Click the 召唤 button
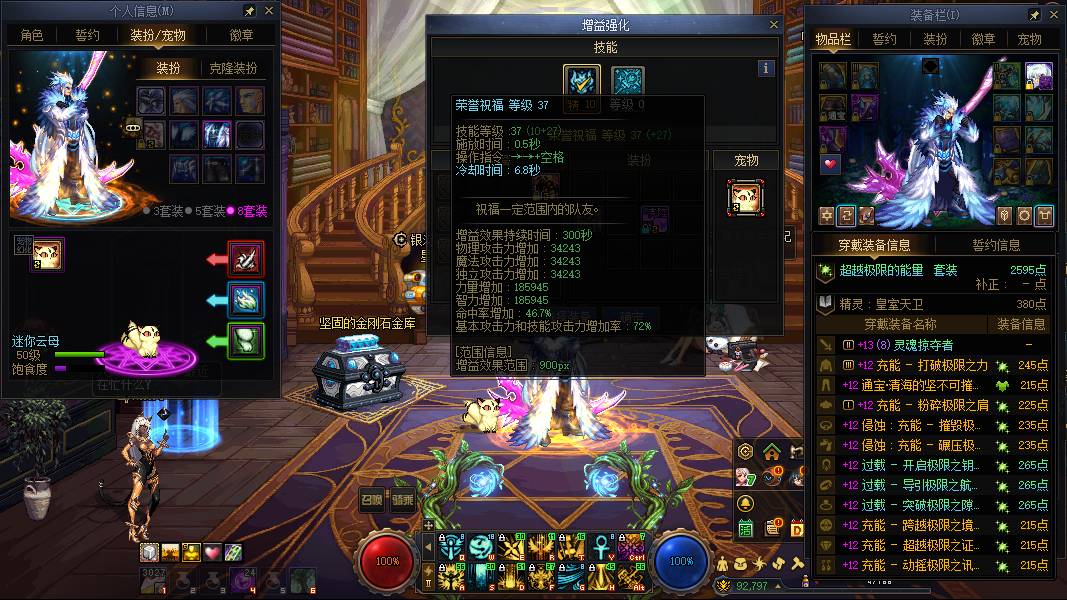1067x600 pixels. [x=373, y=501]
